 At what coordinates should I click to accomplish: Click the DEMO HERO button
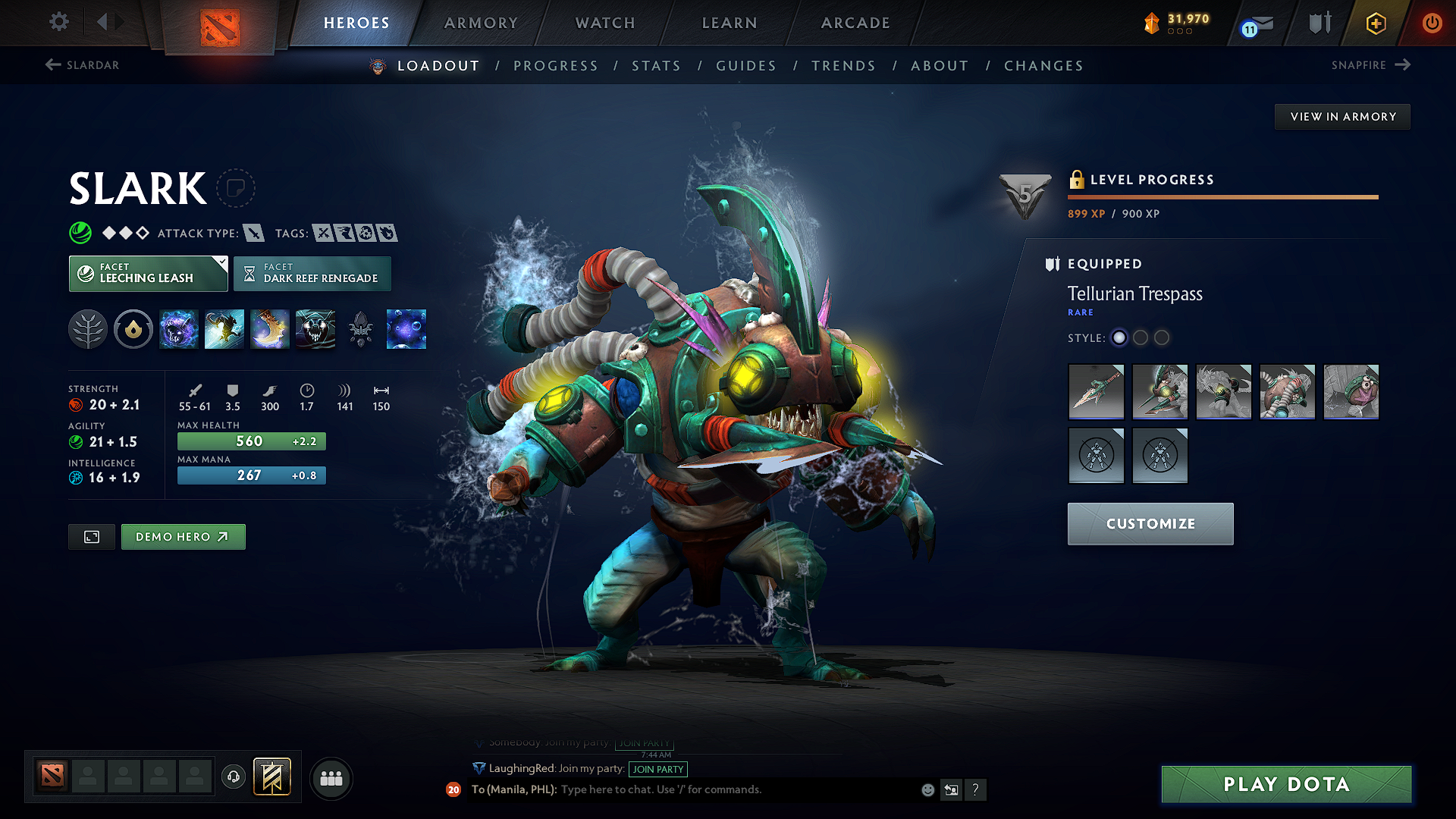coord(183,536)
